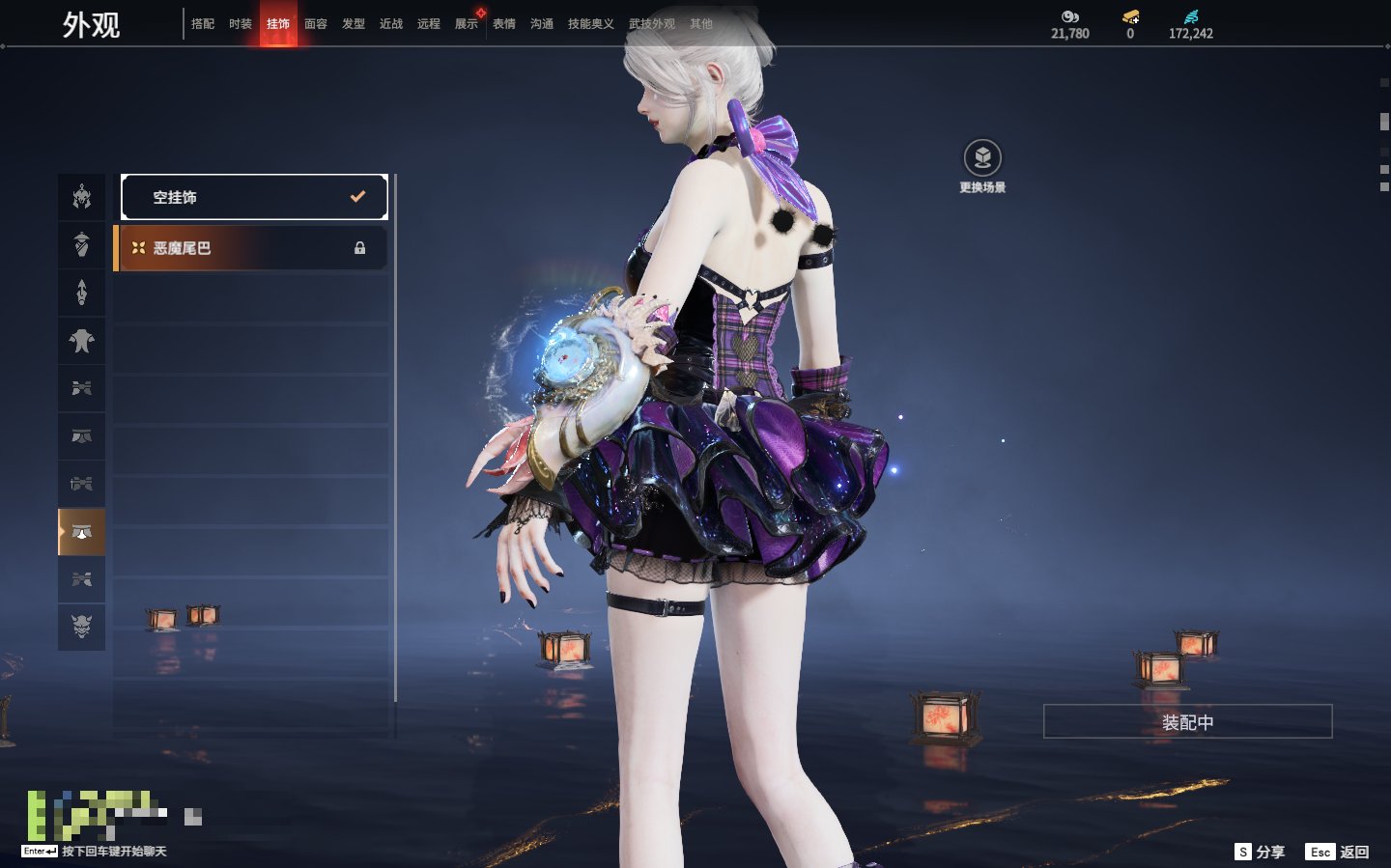The height and width of the screenshot is (868, 1391).
Task: Choose the oni mask category icon
Action: tap(82, 627)
